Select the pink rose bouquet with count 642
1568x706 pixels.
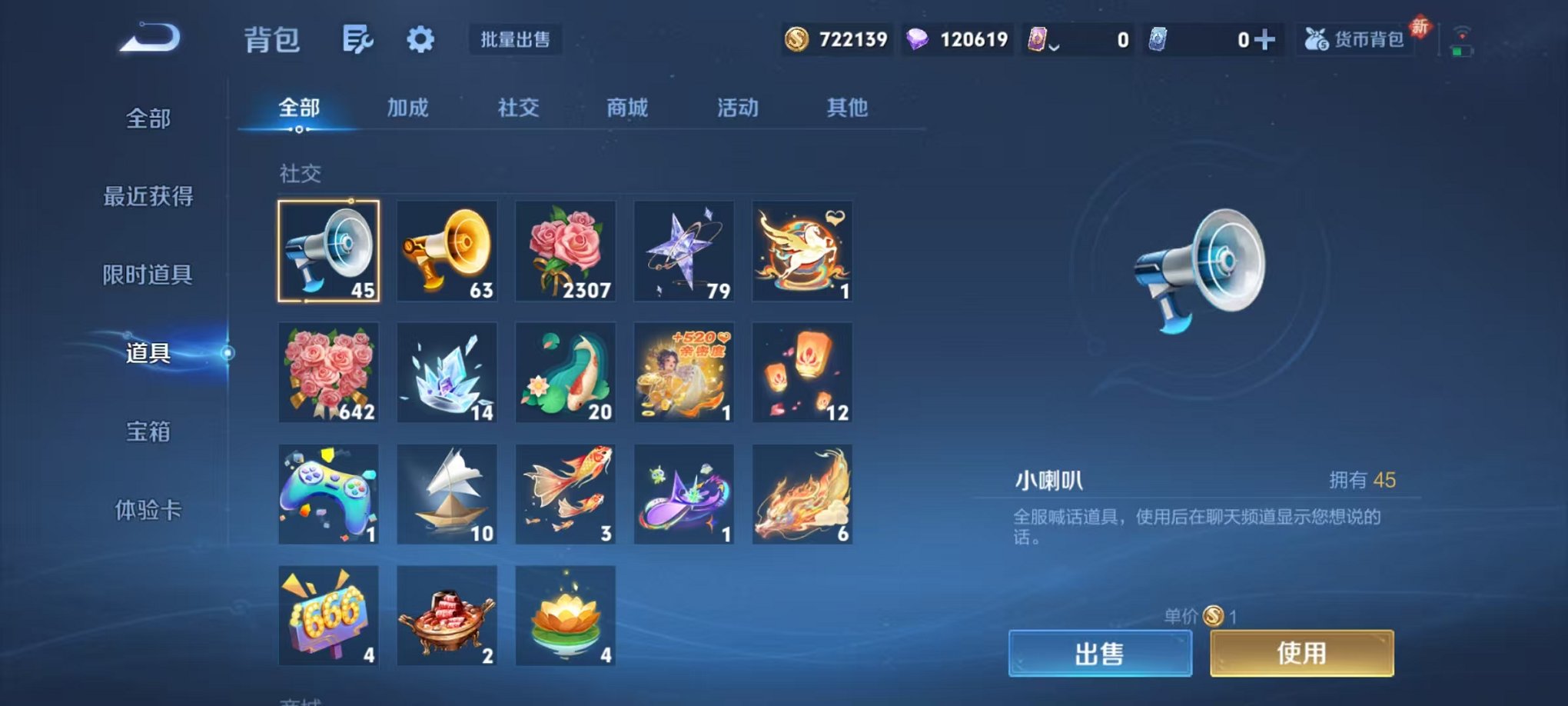coord(328,373)
